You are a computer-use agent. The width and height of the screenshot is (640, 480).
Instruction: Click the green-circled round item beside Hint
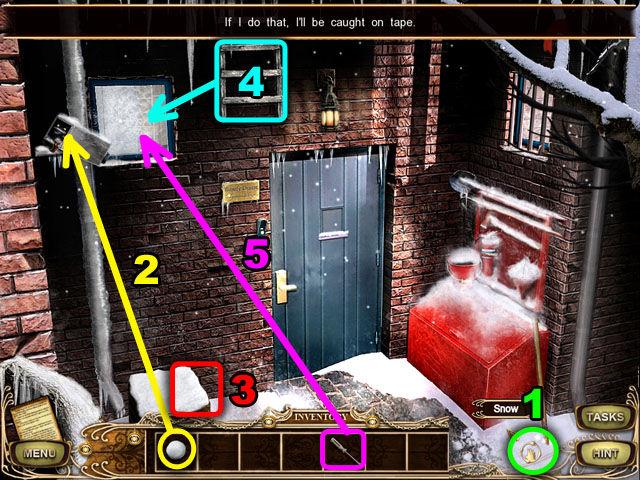click(x=534, y=451)
